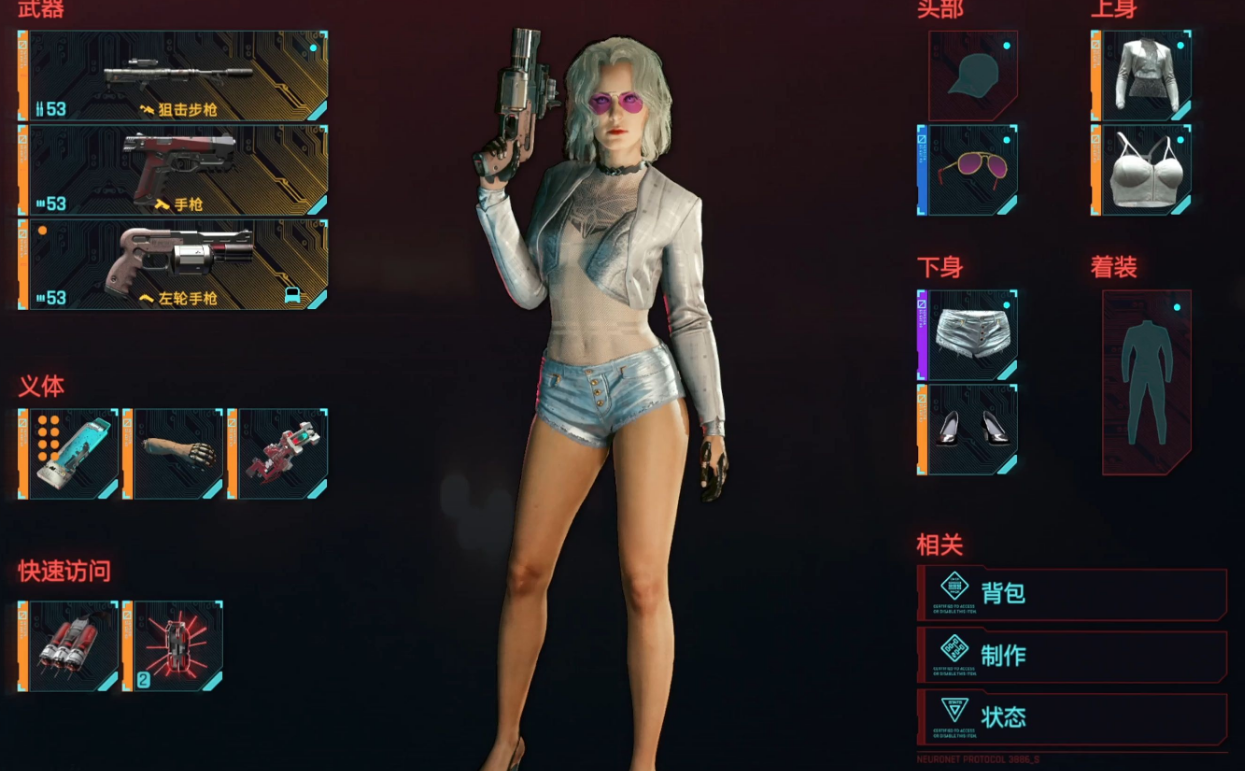Open the 背包 backpack menu
Image resolution: width=1245 pixels, height=771 pixels.
[x=1071, y=593]
